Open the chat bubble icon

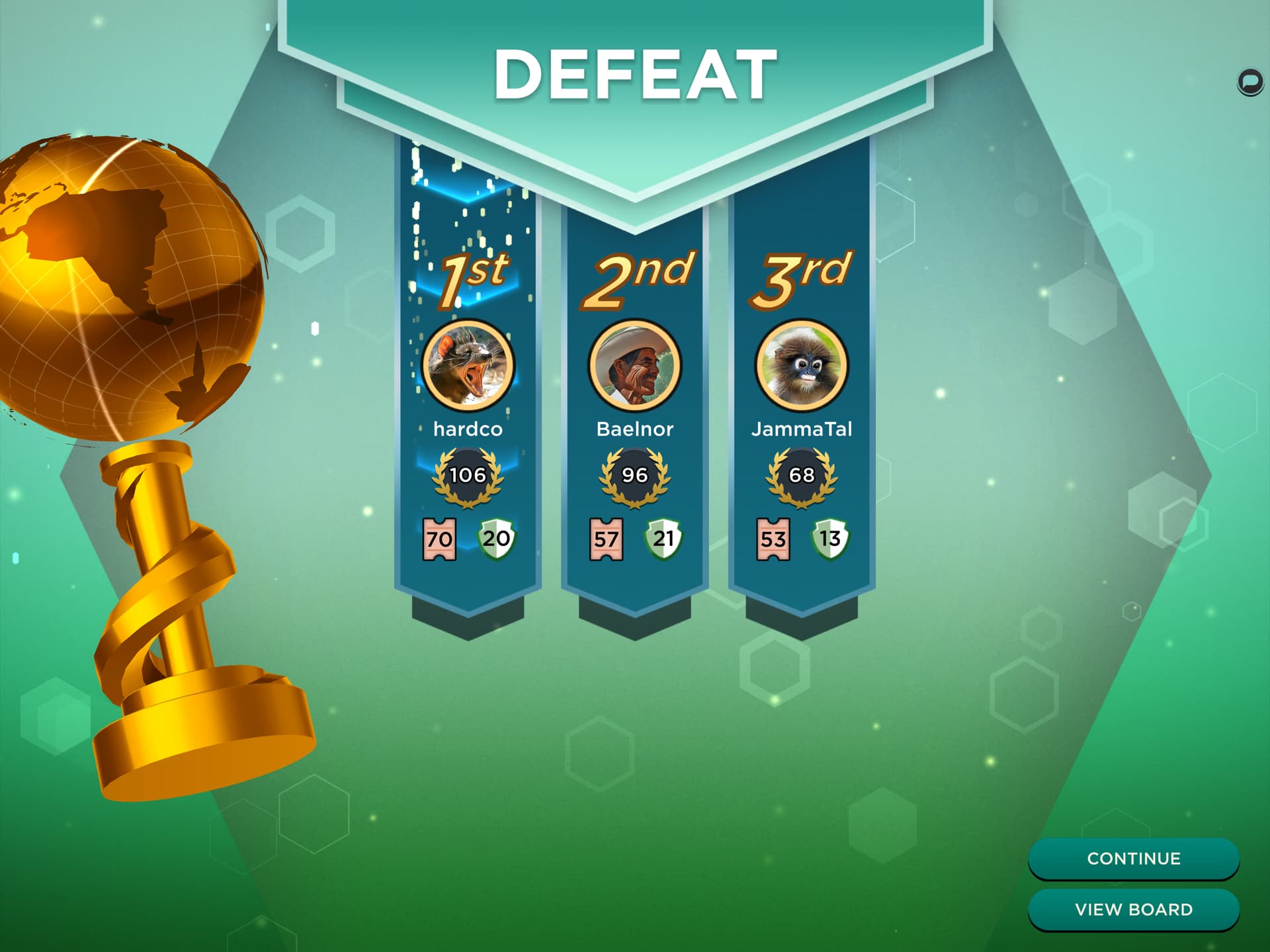[1249, 83]
